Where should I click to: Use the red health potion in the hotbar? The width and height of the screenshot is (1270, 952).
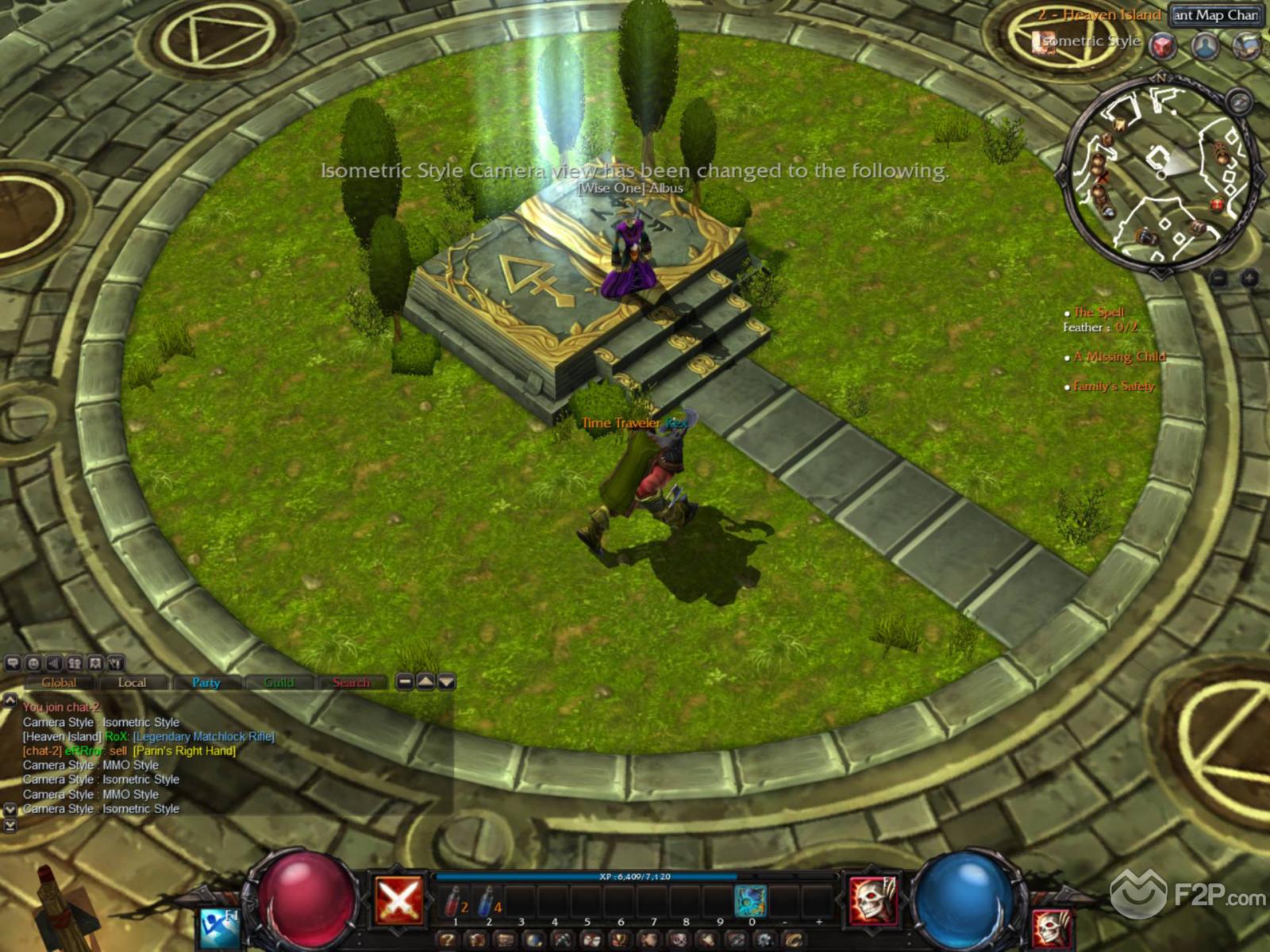coord(456,901)
